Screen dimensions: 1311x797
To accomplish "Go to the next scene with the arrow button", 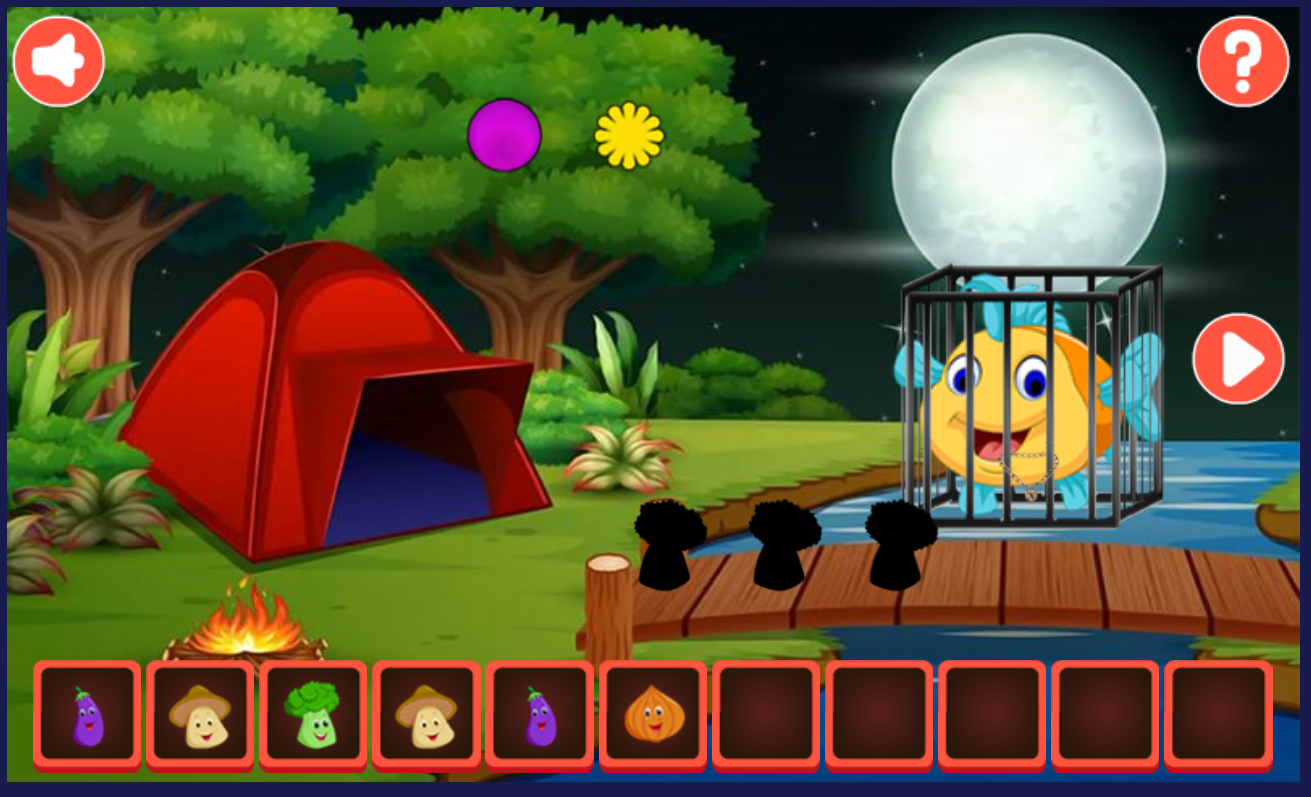I will [x=1238, y=359].
